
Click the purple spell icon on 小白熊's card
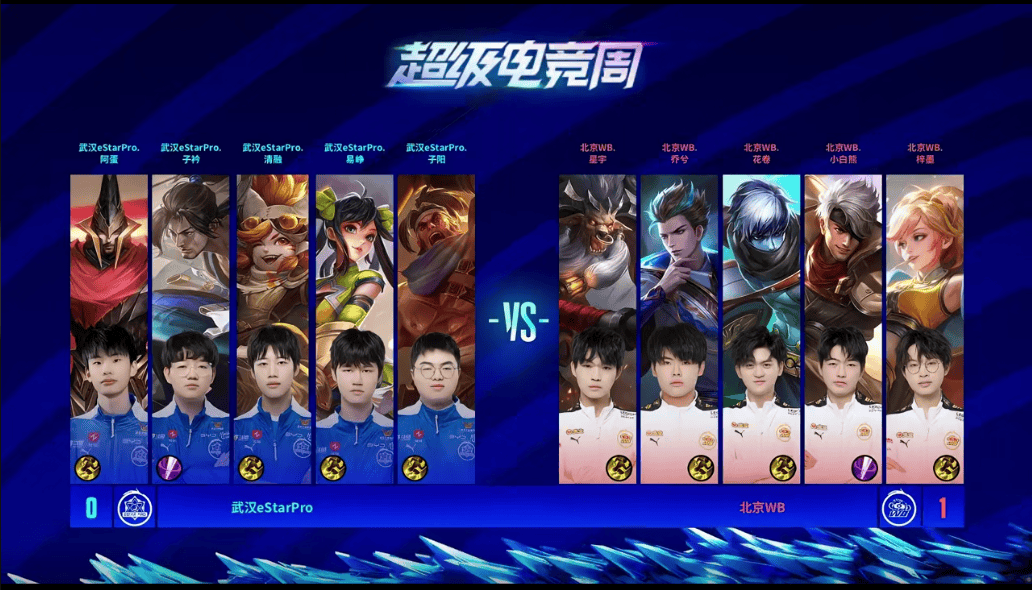click(863, 468)
